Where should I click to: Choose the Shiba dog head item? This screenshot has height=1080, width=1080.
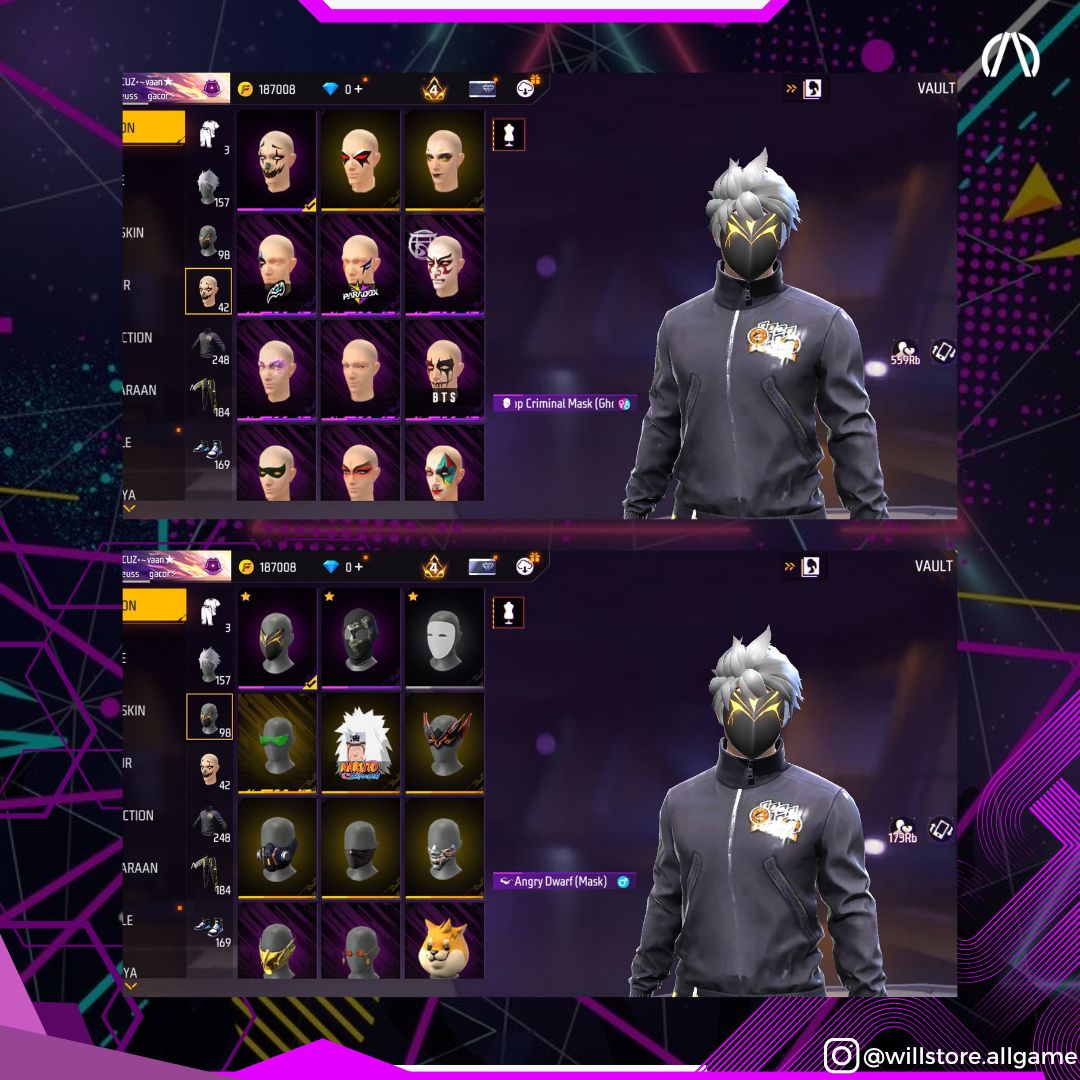coord(444,943)
